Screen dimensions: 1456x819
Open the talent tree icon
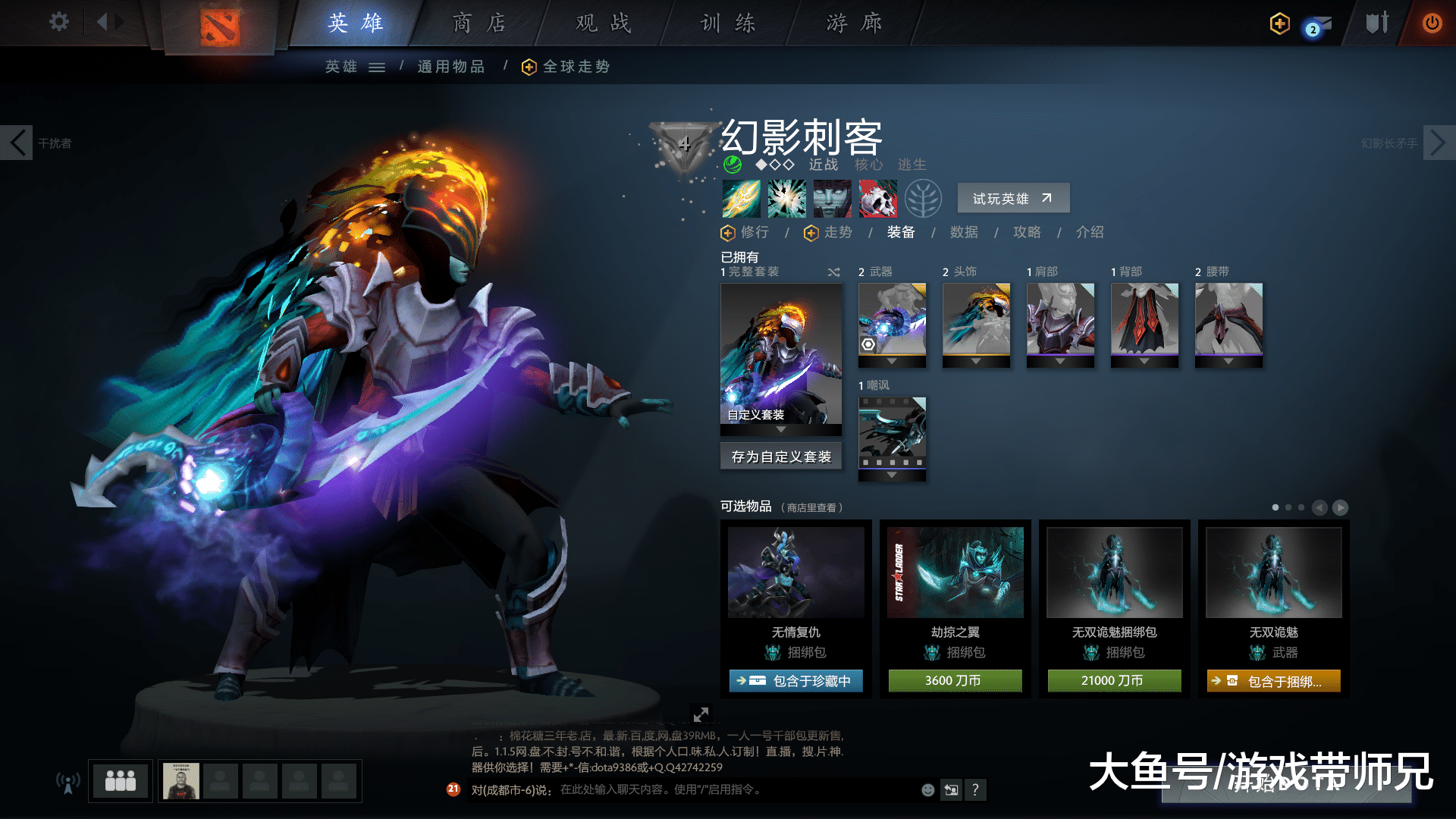click(924, 199)
